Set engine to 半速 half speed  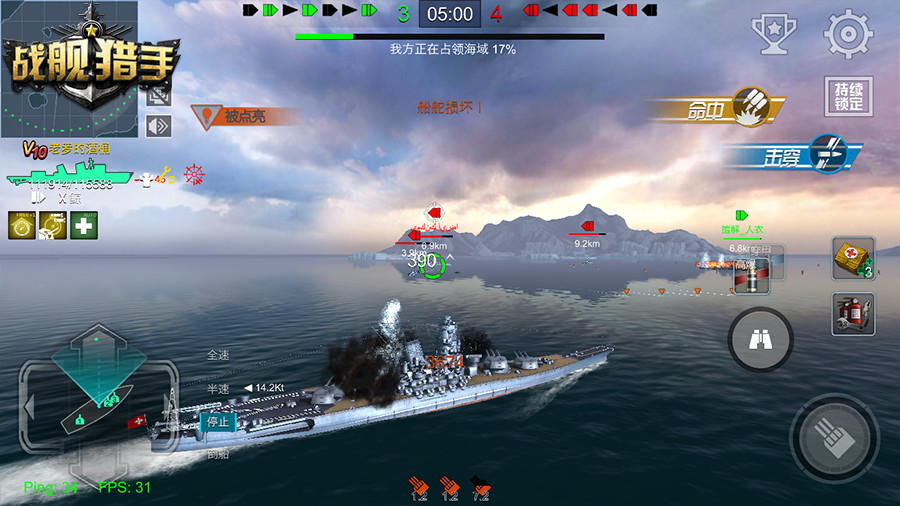pos(218,388)
